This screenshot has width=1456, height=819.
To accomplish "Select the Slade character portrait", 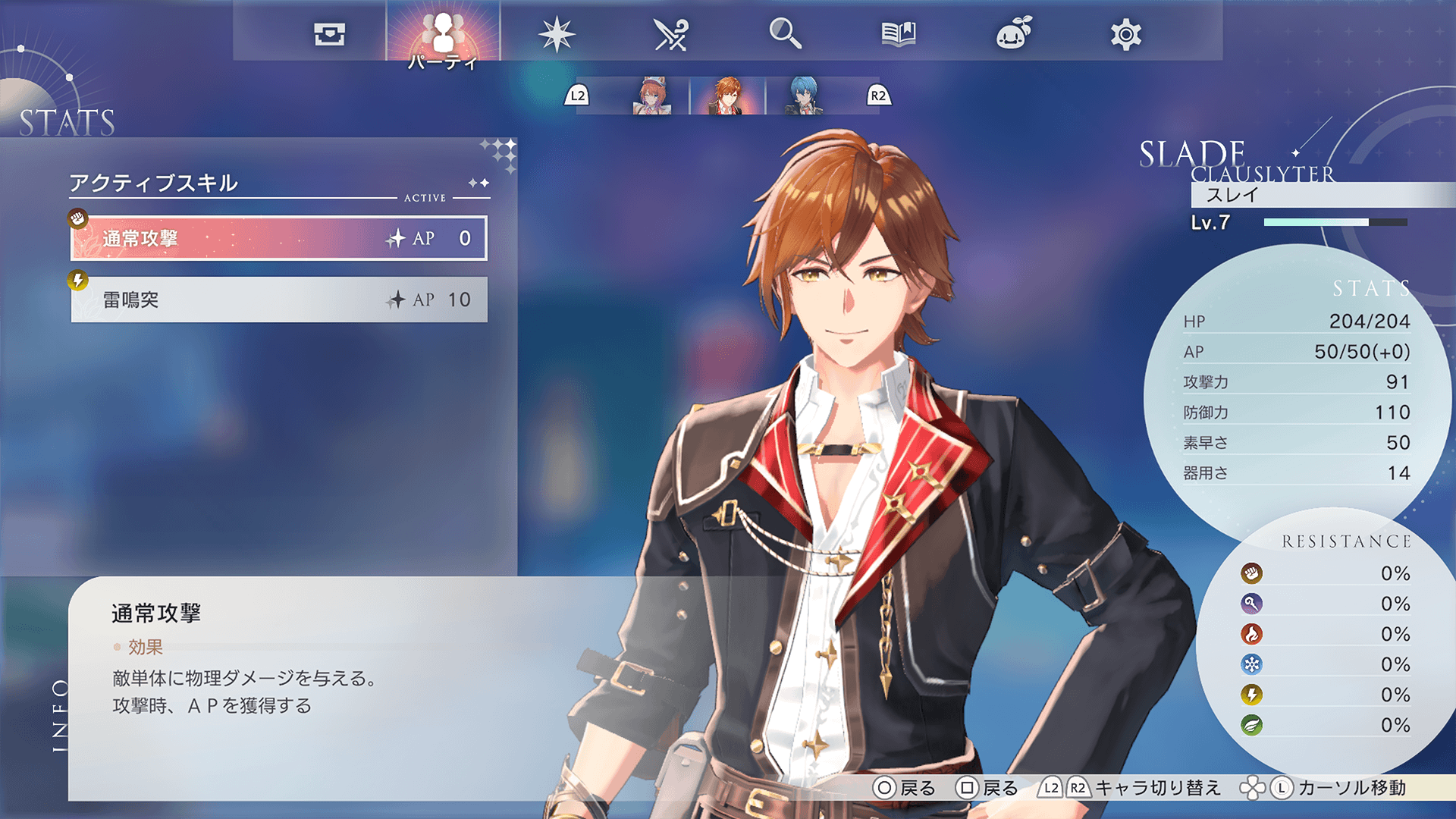I will point(727,96).
